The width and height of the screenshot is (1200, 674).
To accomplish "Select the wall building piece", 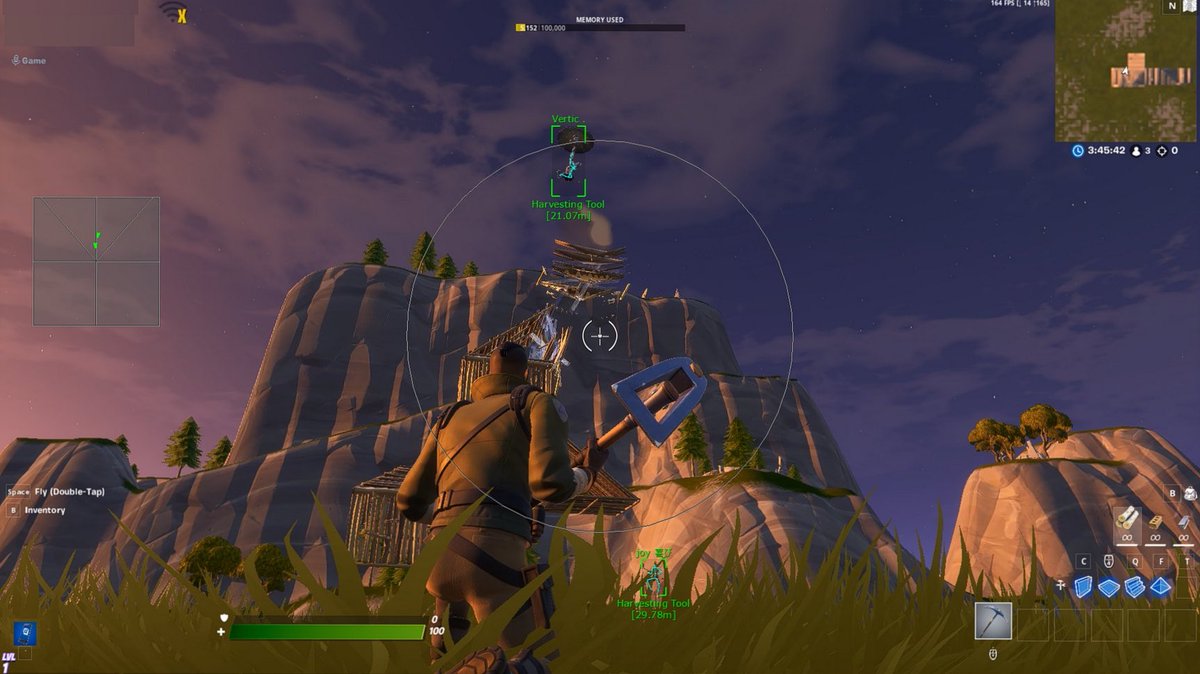I will point(1084,587).
